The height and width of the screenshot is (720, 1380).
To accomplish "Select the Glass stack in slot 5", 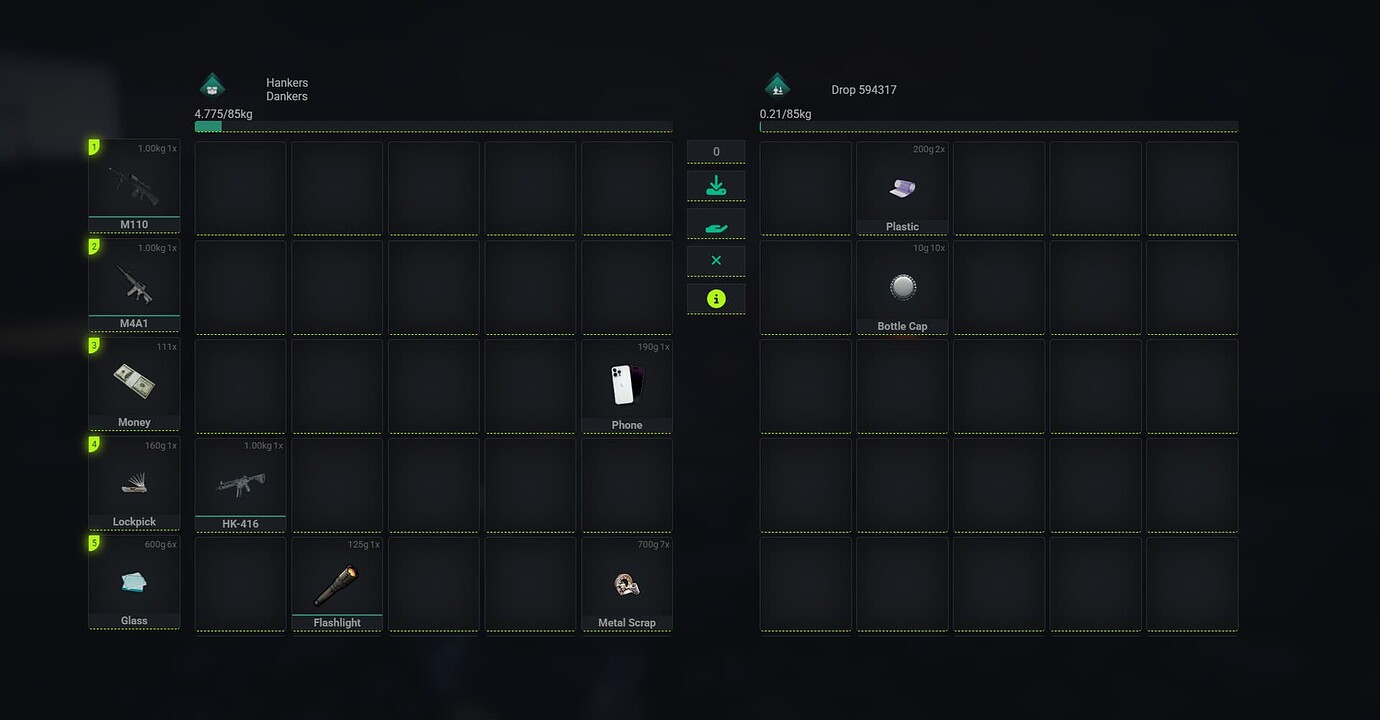I will pos(134,581).
